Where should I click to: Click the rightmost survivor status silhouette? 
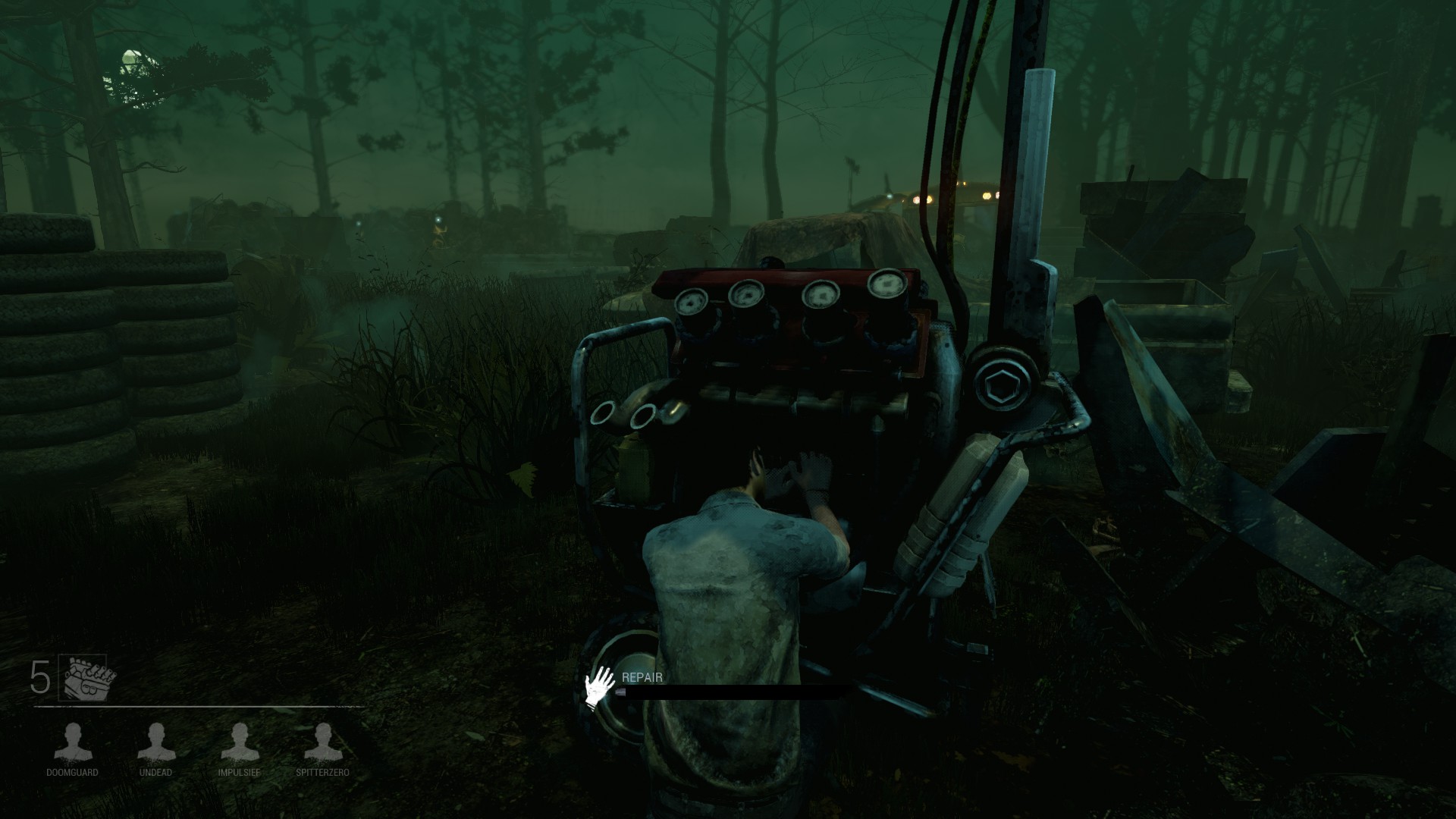point(322,739)
